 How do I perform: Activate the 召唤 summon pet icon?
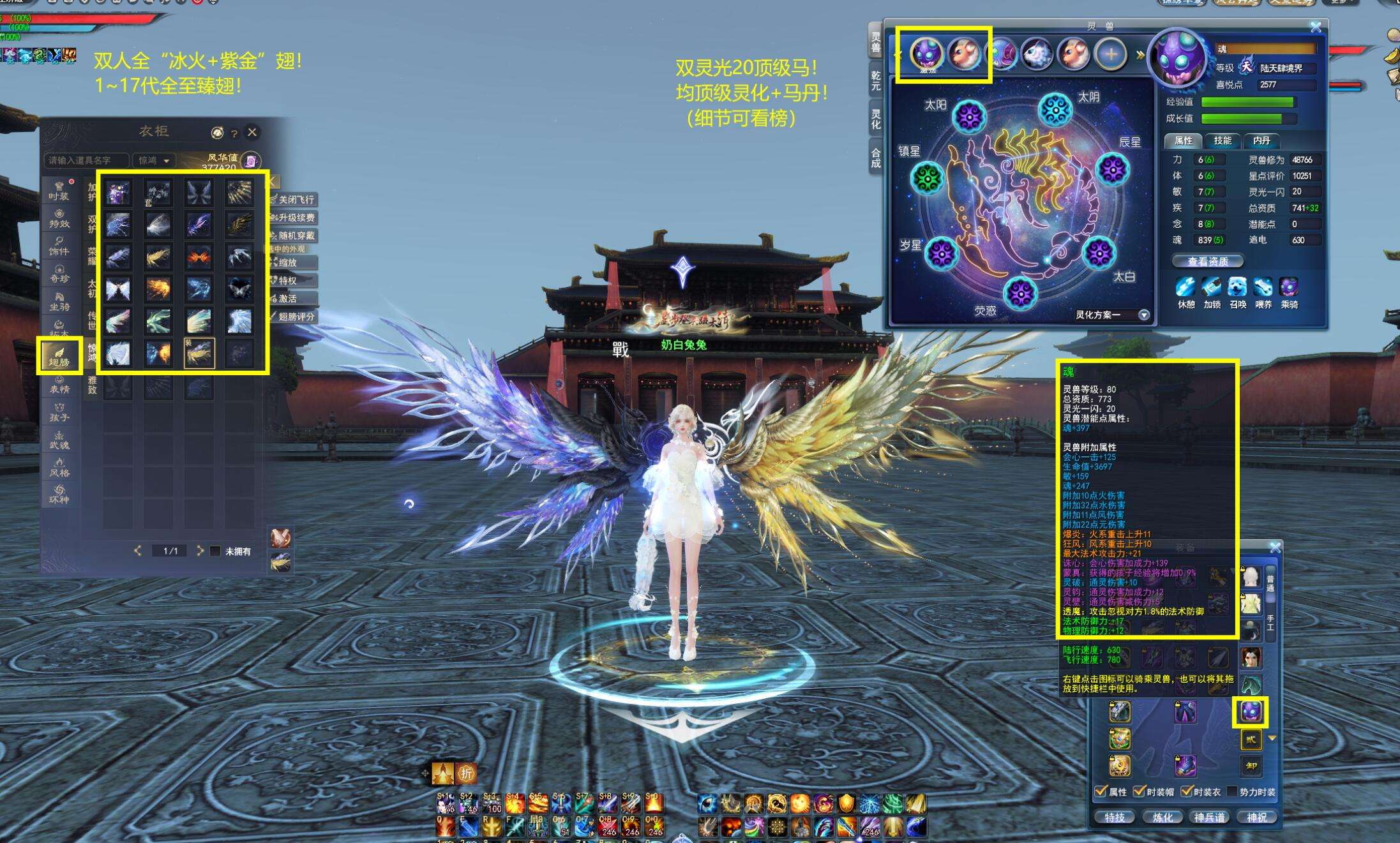point(1237,288)
